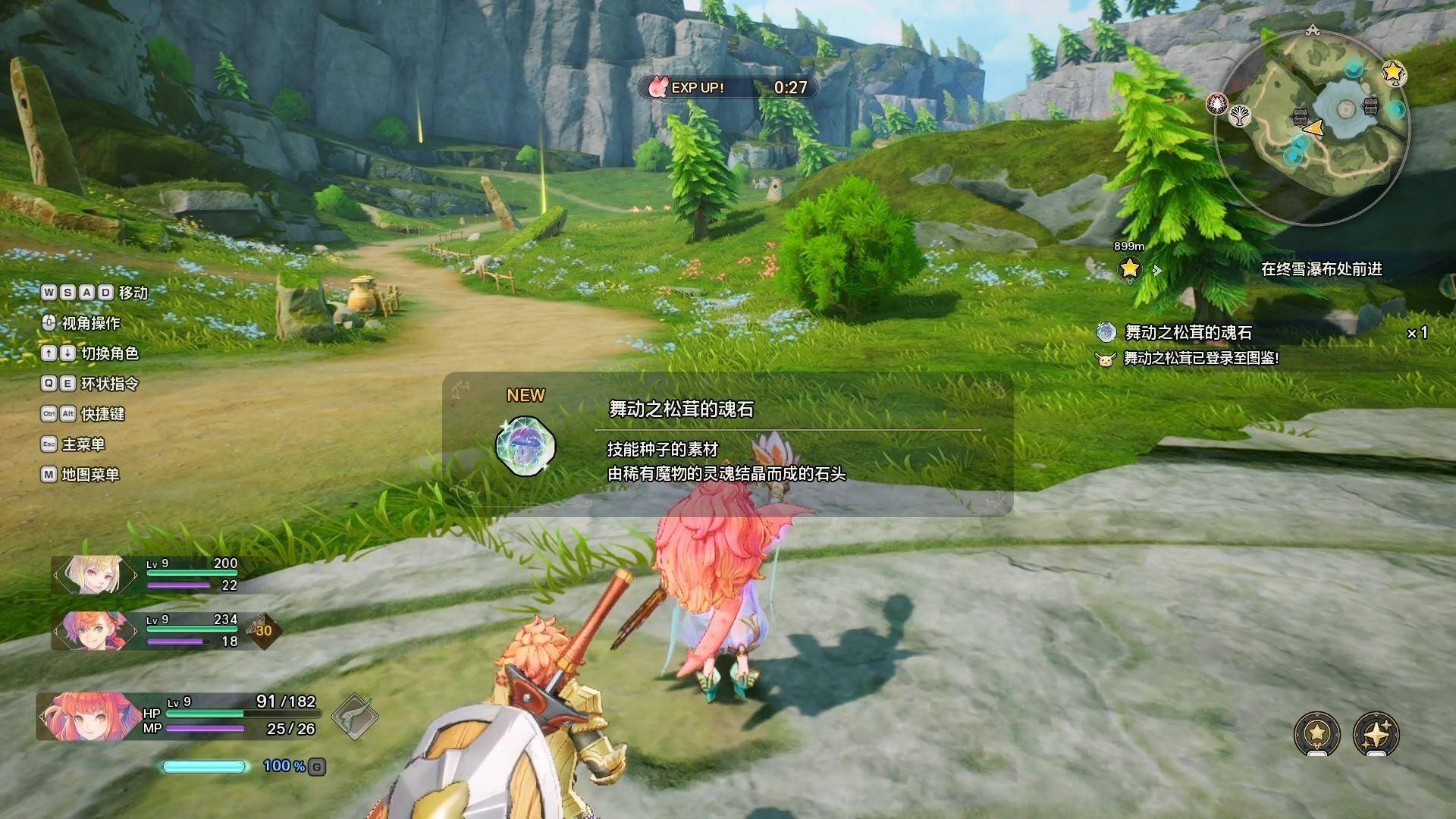
Task: Click the 舞动之松茸的魂石 soul stone icon in popup
Action: [x=526, y=446]
